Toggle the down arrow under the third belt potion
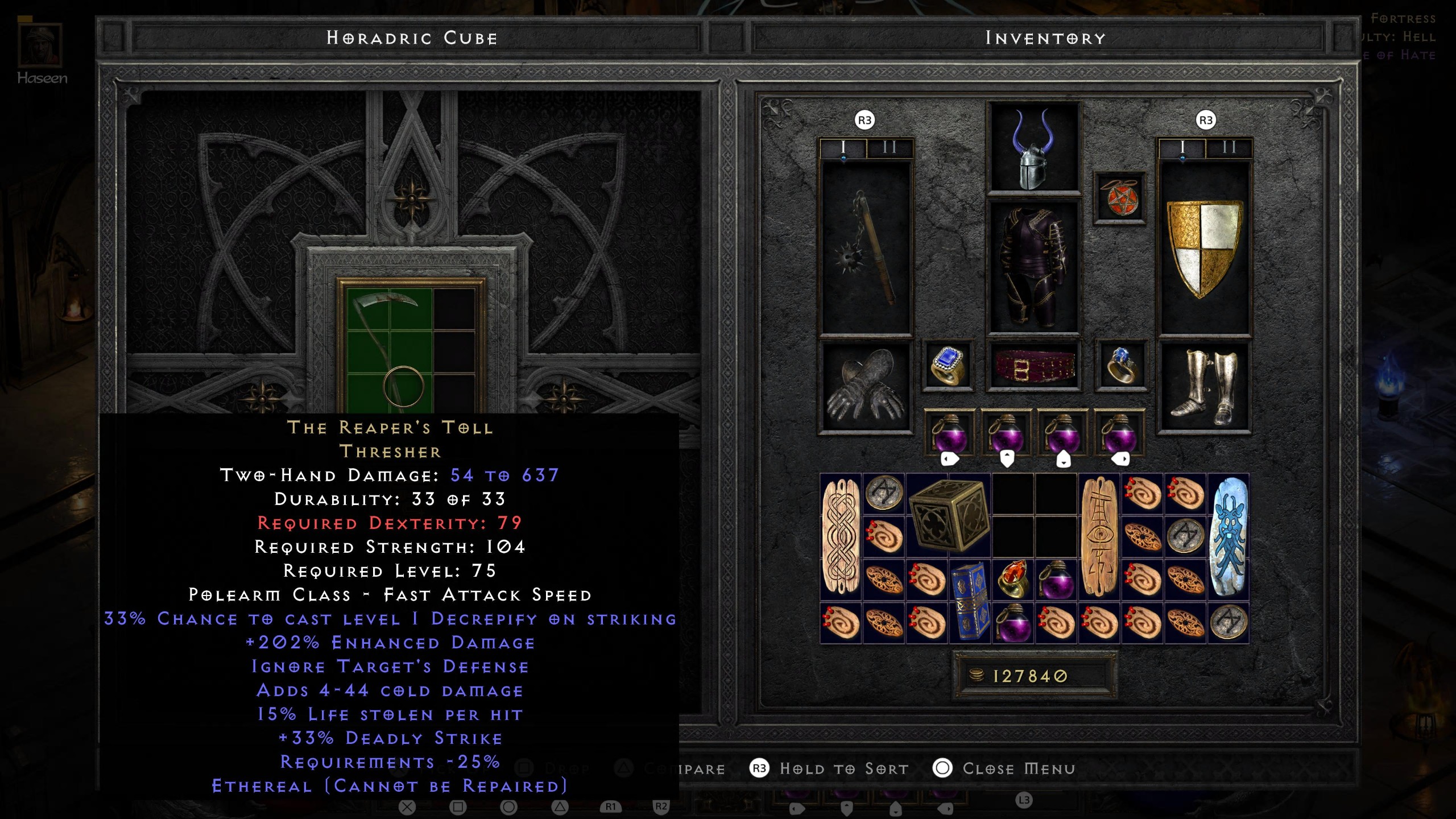Viewport: 1456px width, 819px height. coord(1064,458)
